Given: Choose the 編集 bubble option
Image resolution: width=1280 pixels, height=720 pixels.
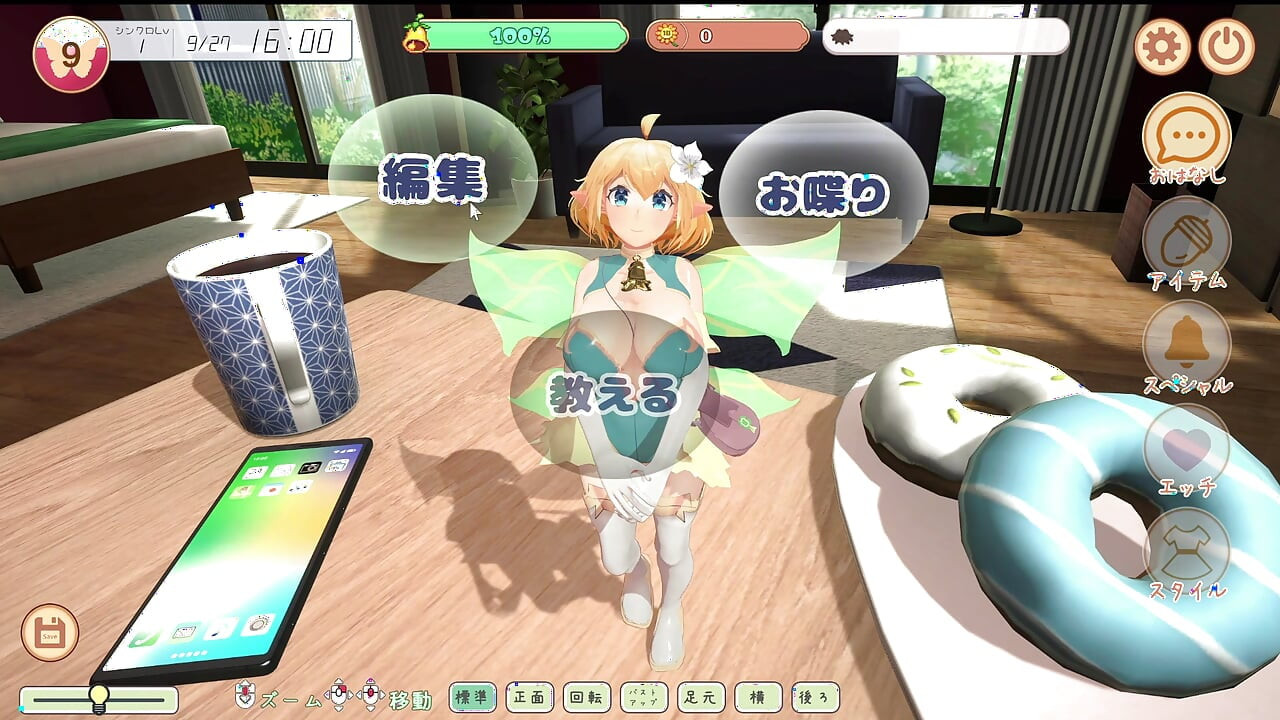Looking at the screenshot, I should point(433,180).
